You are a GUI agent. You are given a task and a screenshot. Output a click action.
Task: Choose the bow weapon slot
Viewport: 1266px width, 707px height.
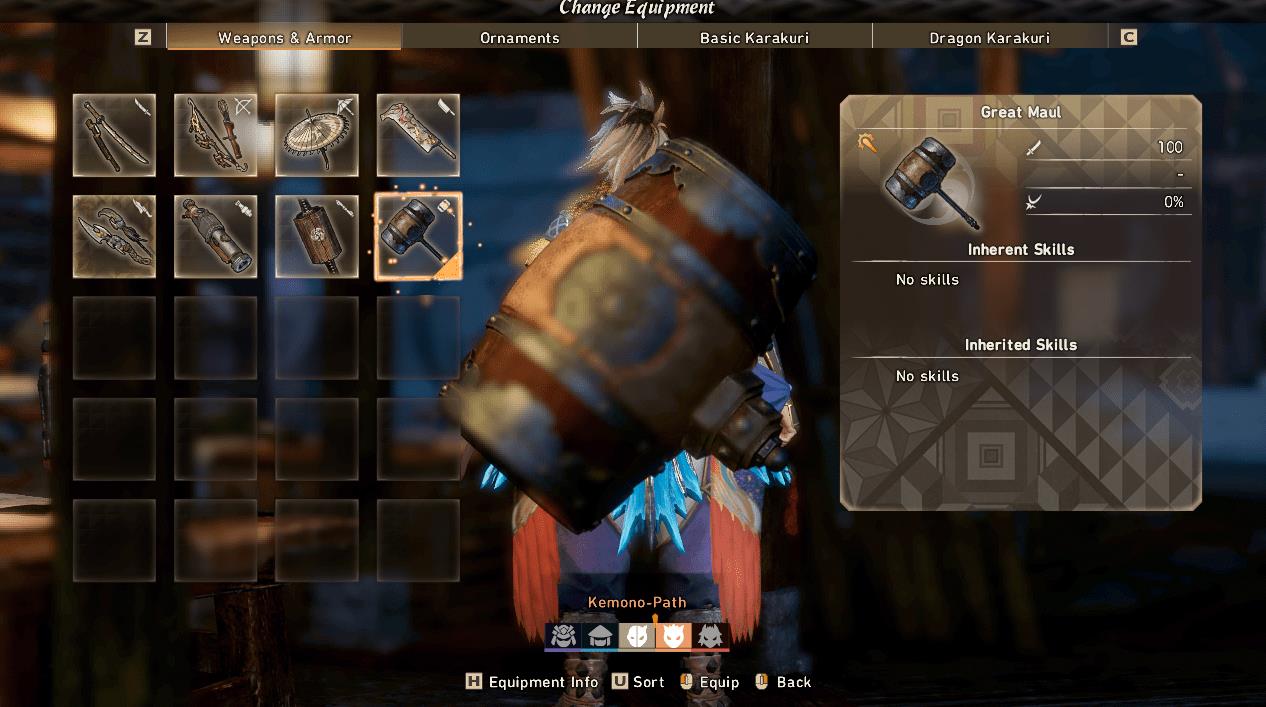[x=215, y=135]
